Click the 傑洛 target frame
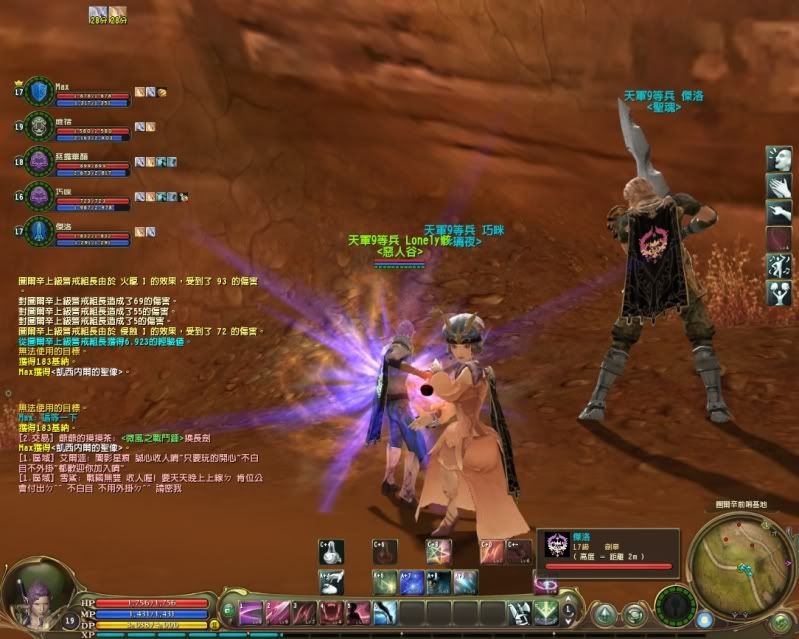The image size is (799, 639). pos(607,550)
